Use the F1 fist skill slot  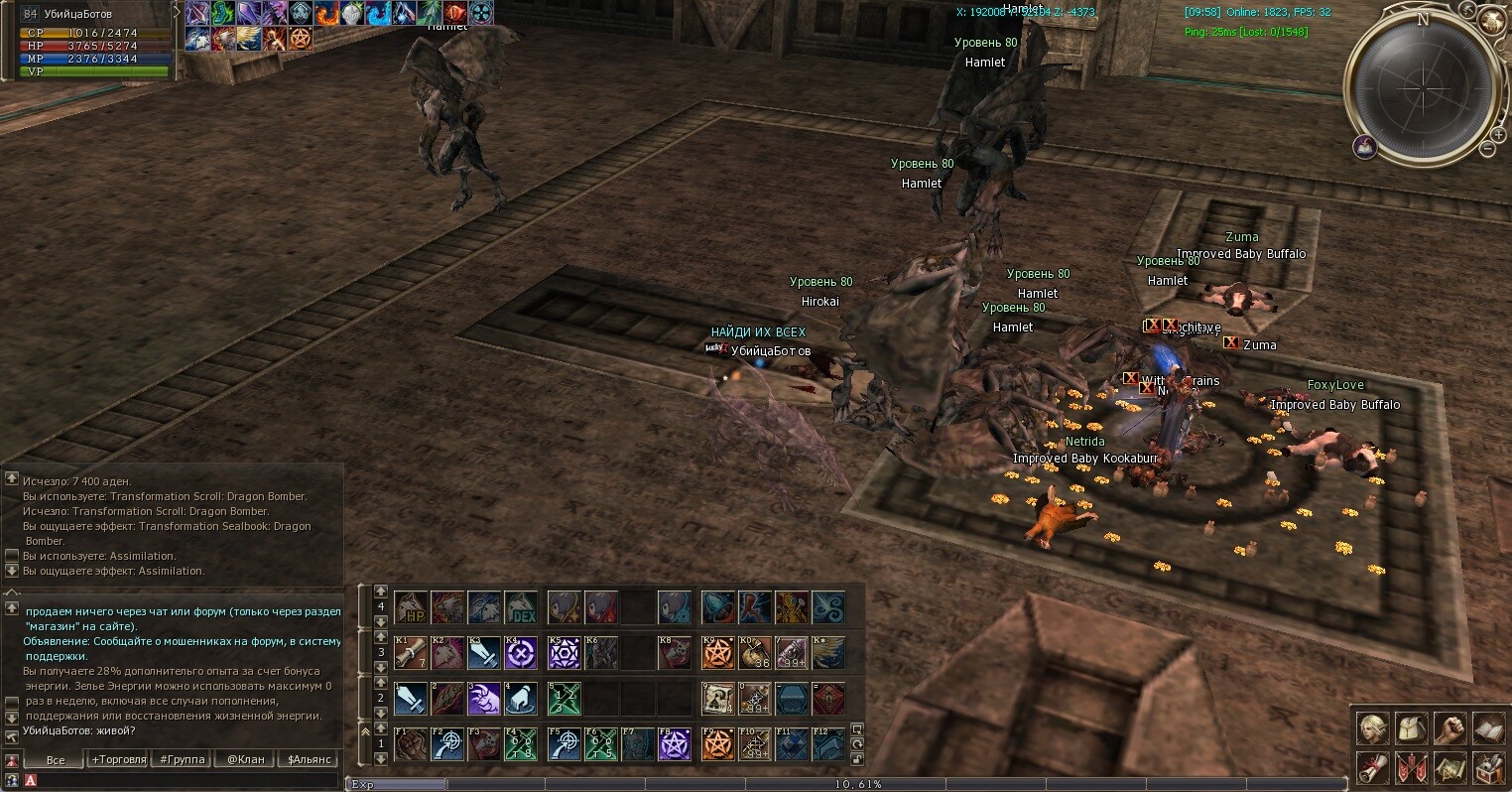click(x=411, y=744)
